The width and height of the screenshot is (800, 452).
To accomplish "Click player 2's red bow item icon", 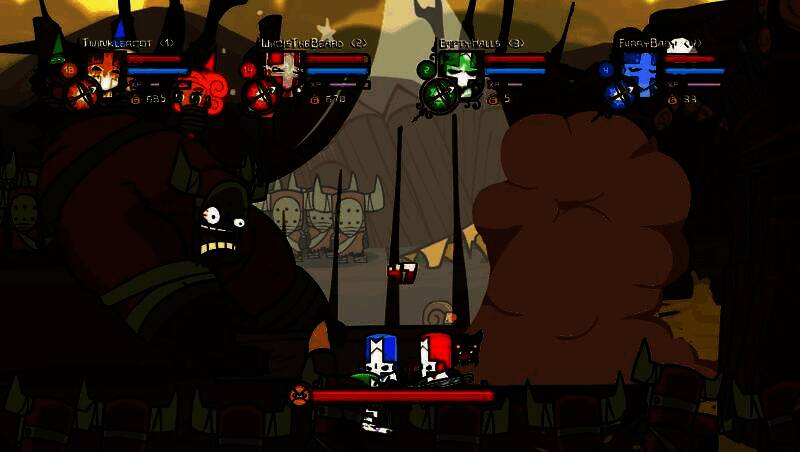I will 262,96.
